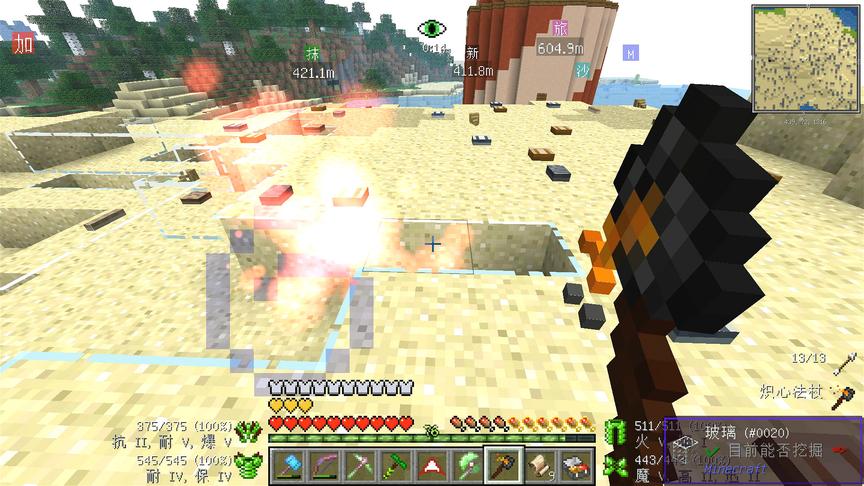Select the pink pickaxe hotbar slot
This screenshot has width=864, height=486.
[x=358, y=466]
